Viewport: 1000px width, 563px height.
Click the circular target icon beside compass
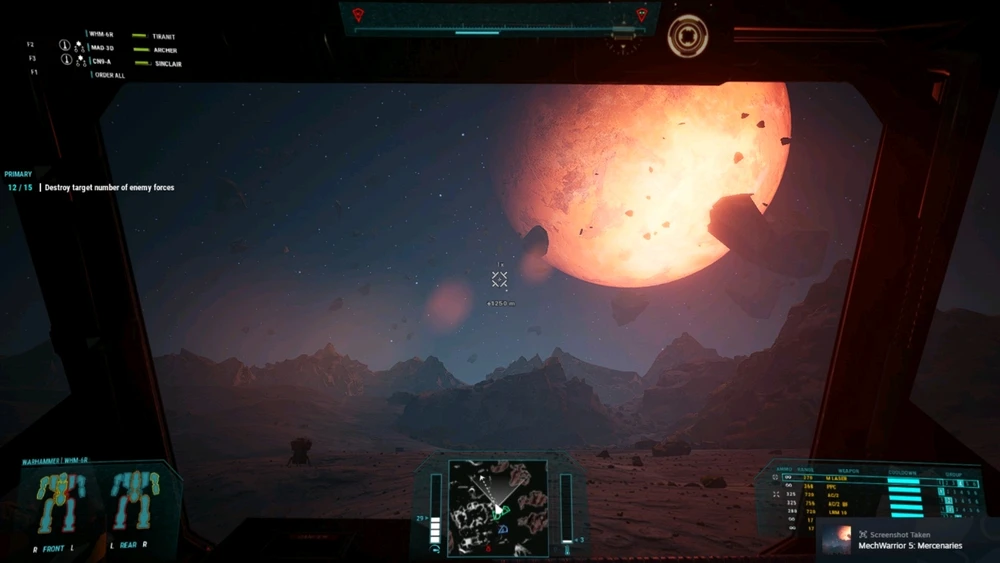coord(688,36)
